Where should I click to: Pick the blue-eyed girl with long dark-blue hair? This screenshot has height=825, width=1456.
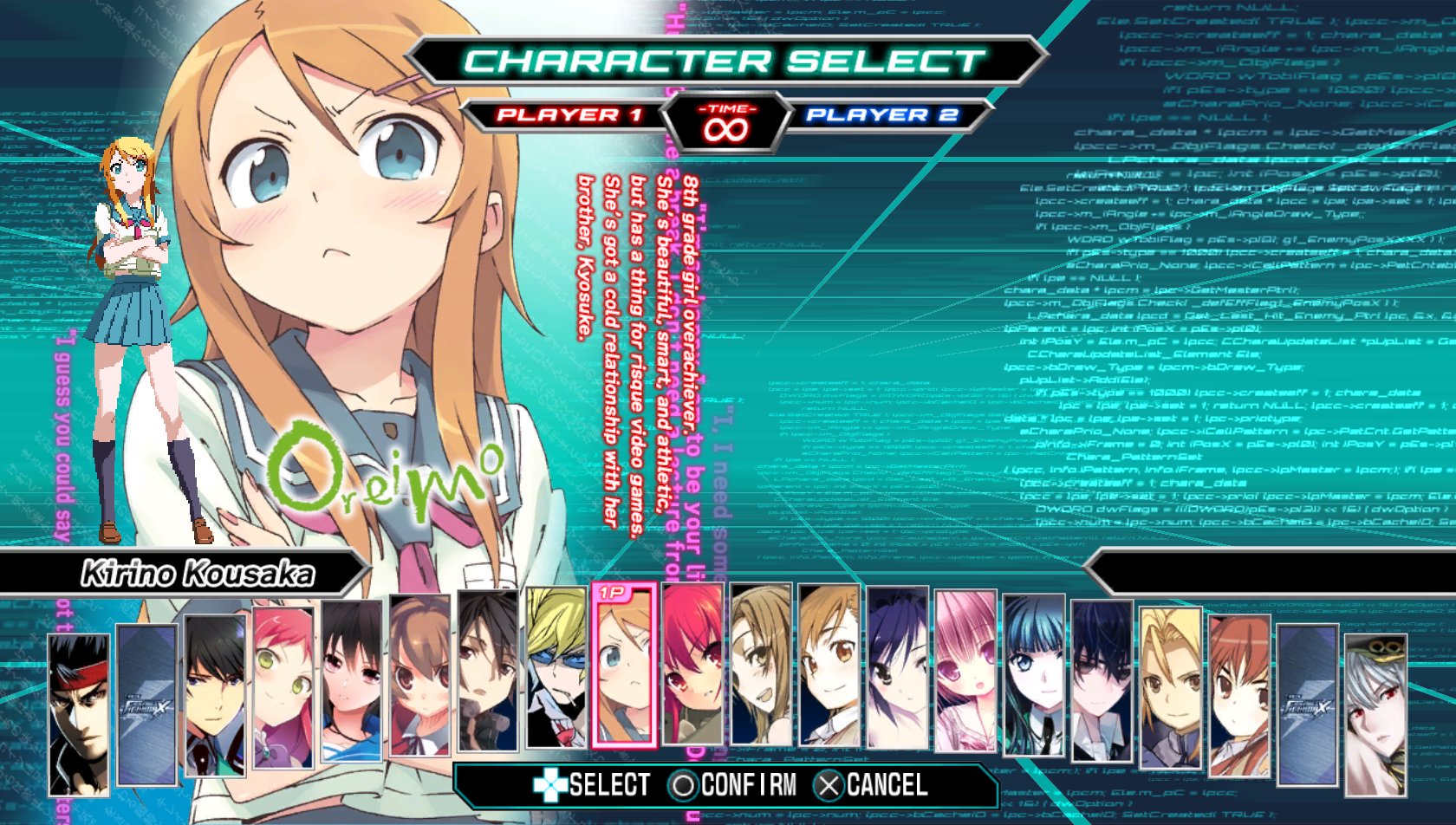(x=1034, y=674)
